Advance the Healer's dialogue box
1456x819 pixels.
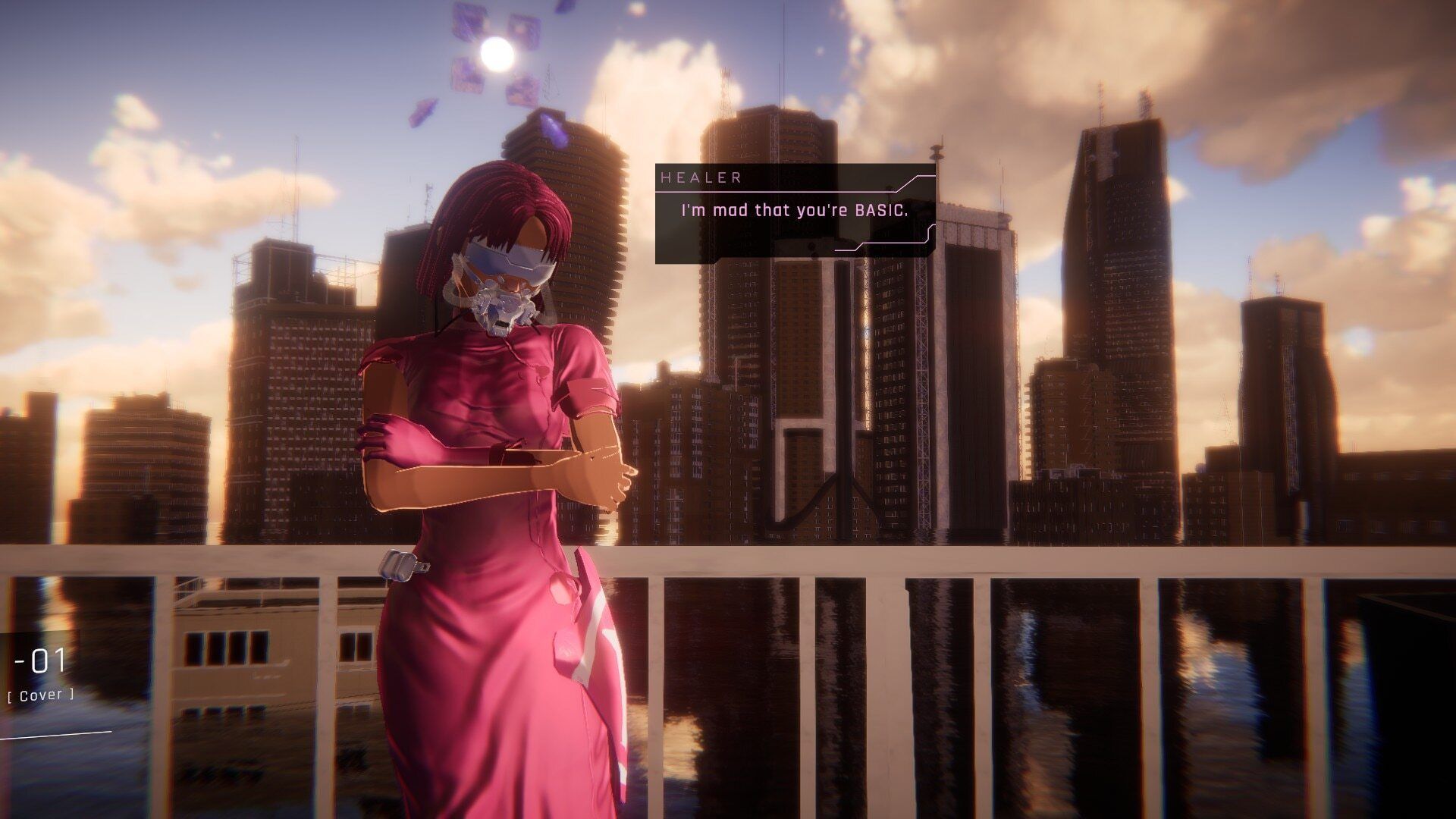click(795, 214)
